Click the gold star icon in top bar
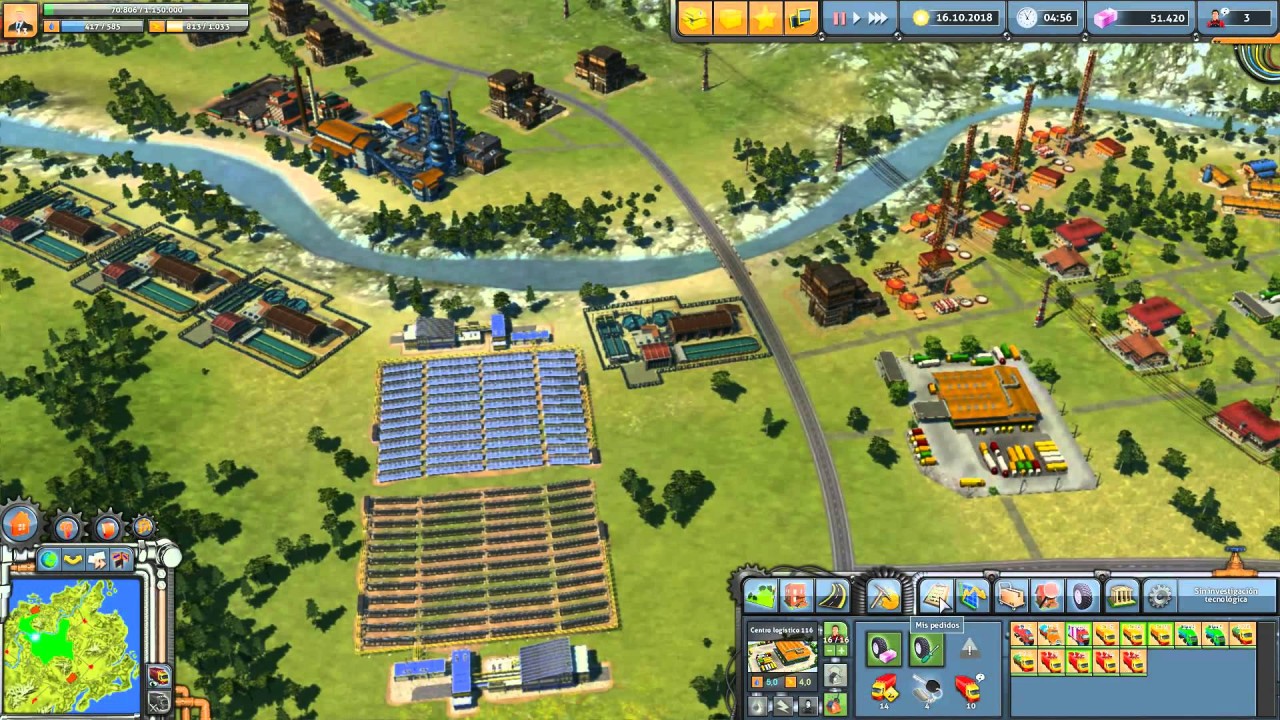Screen dimensions: 1280x720 pos(765,19)
